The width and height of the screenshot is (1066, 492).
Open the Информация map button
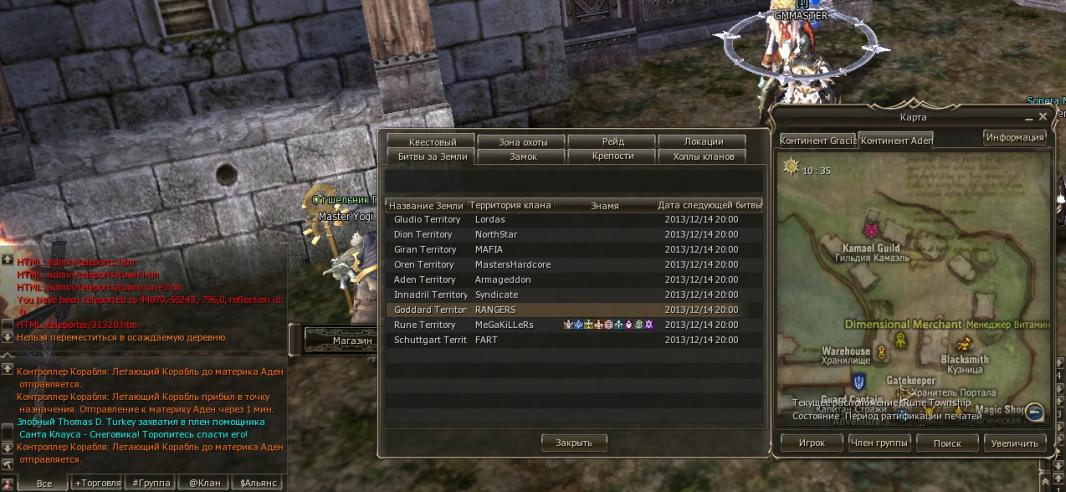[x=1014, y=137]
